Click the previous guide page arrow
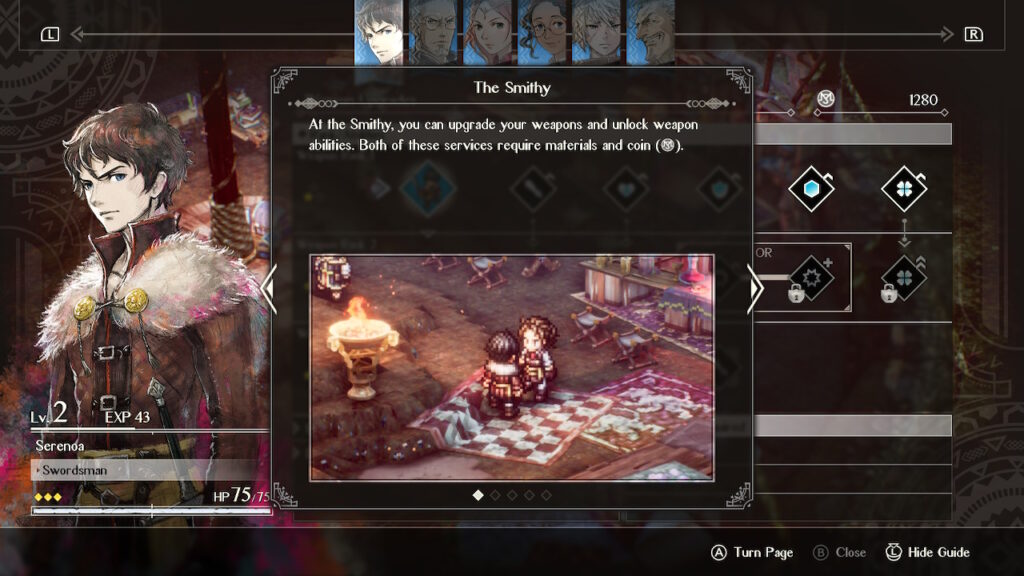The width and height of the screenshot is (1024, 576). point(268,289)
